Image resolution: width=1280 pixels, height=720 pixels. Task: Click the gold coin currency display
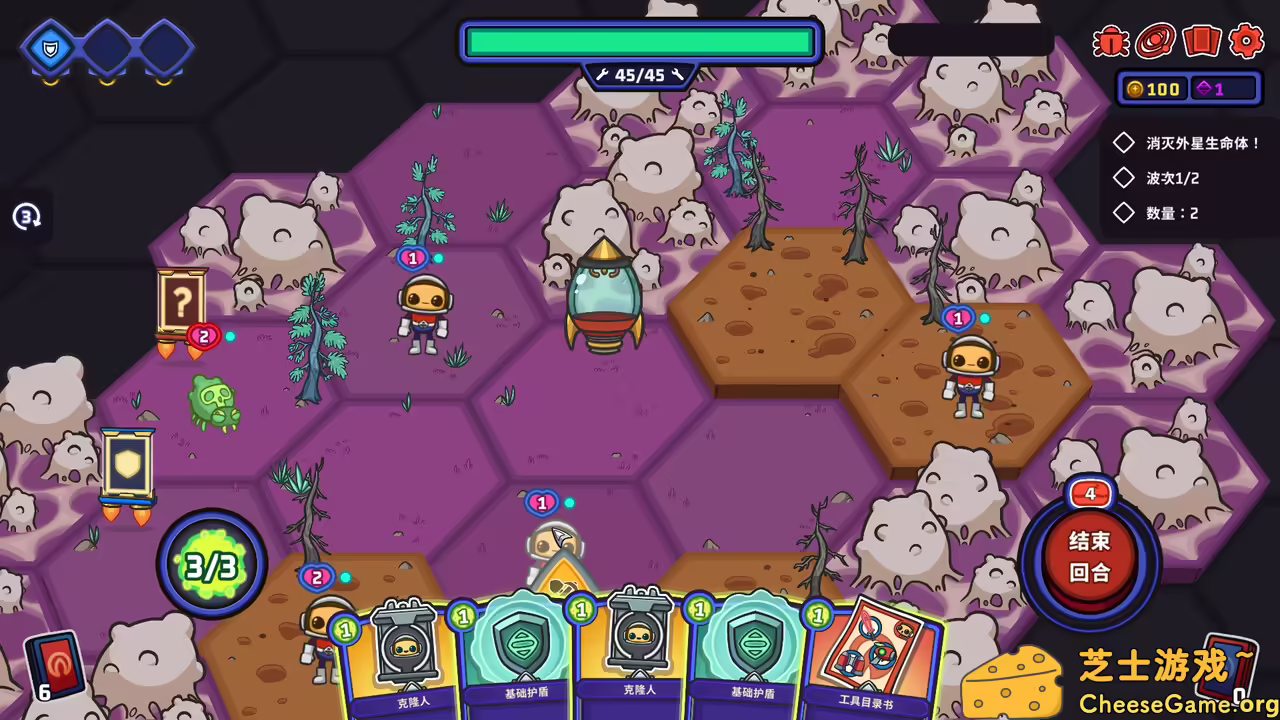pos(1155,89)
